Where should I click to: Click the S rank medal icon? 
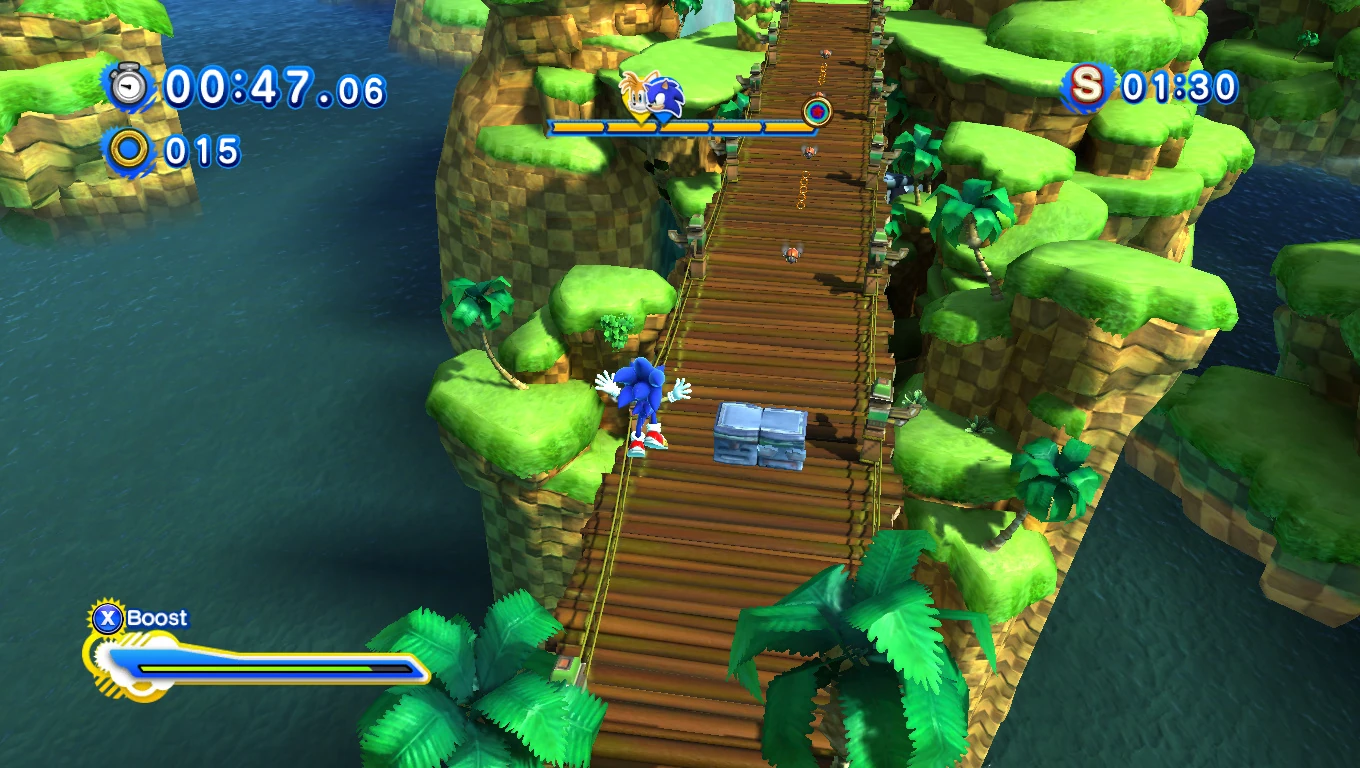[x=1087, y=87]
